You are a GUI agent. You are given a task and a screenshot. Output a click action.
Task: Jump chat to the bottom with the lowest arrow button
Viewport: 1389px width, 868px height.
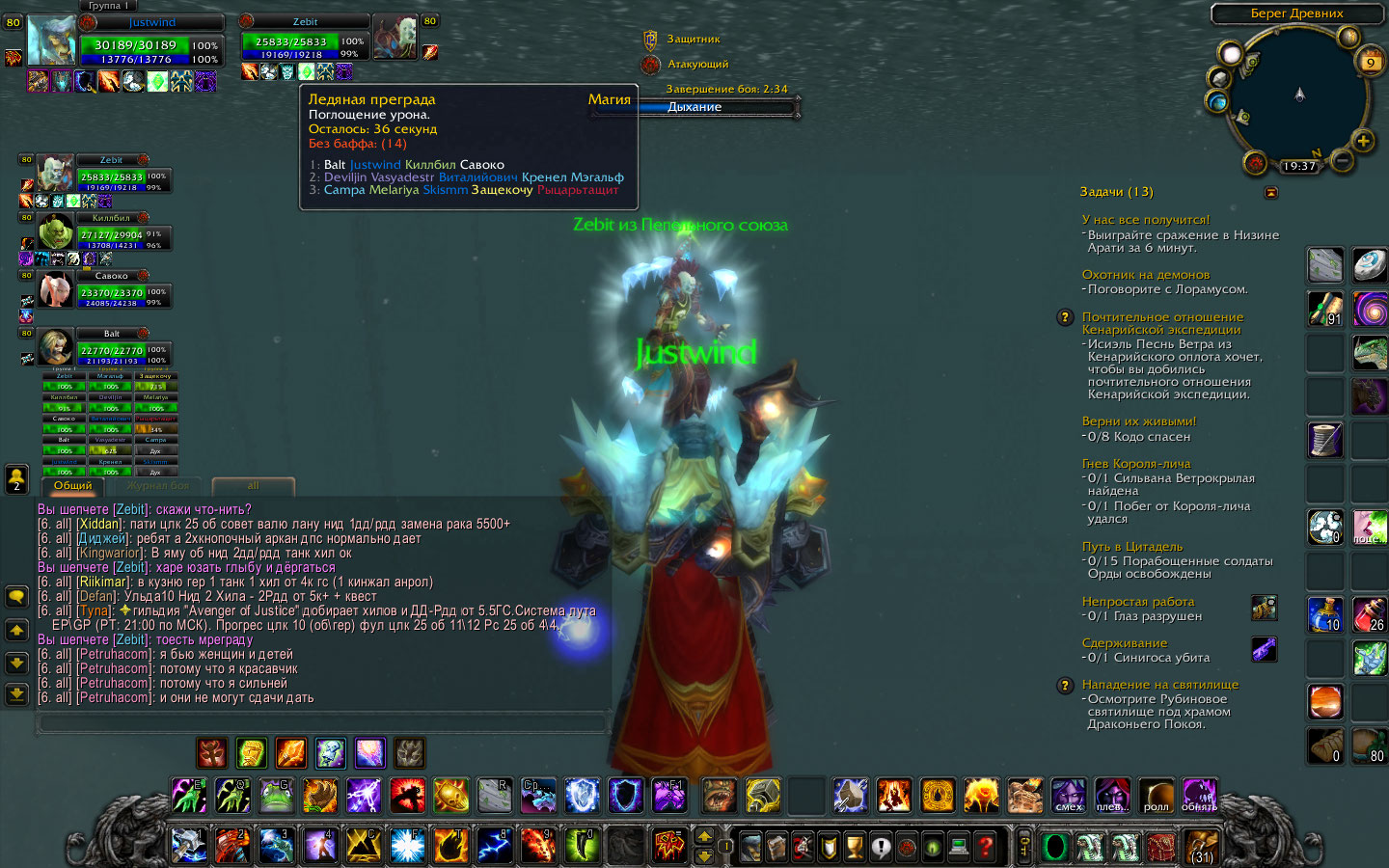pos(16,693)
